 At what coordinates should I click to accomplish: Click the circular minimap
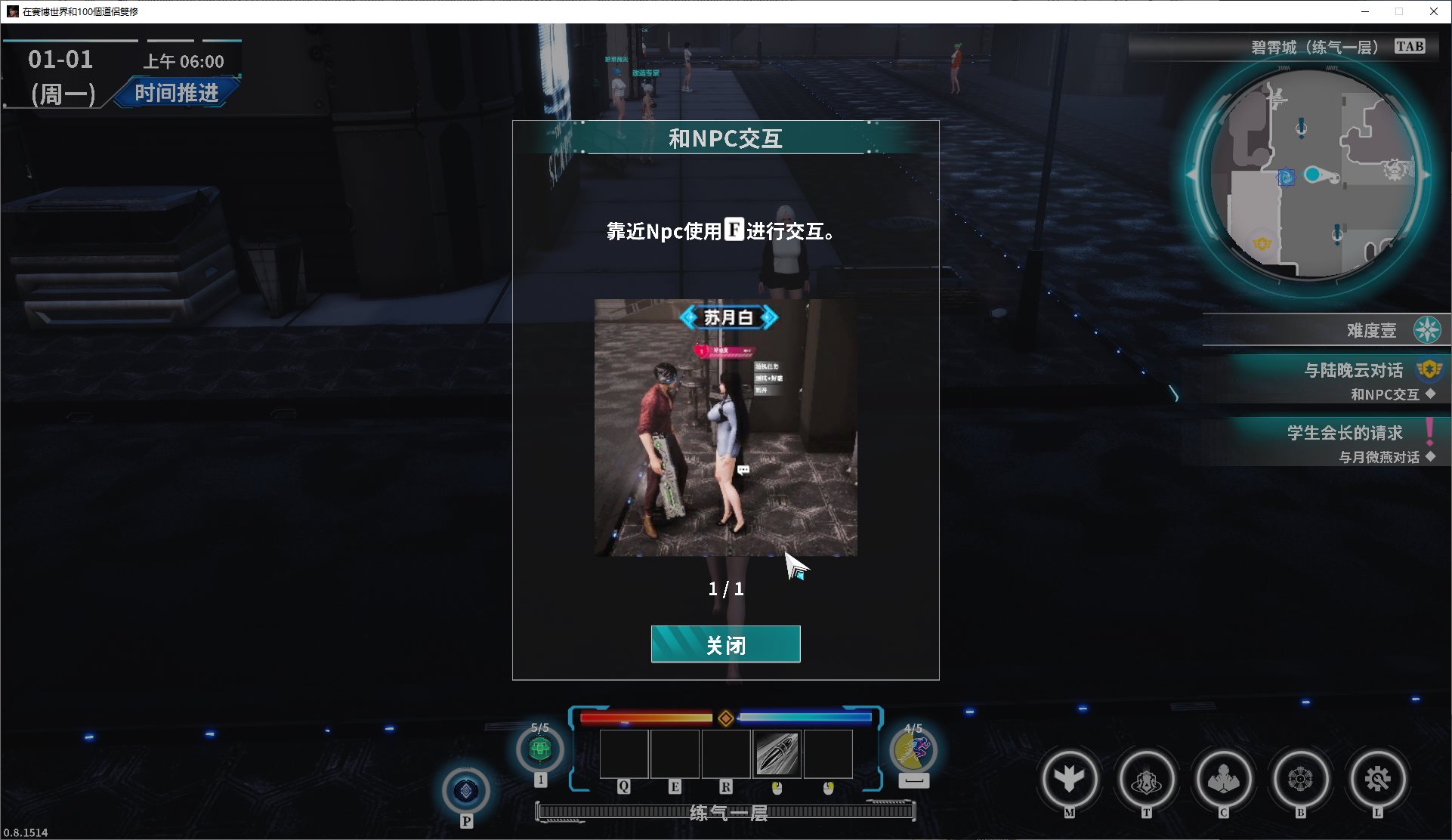point(1313,175)
